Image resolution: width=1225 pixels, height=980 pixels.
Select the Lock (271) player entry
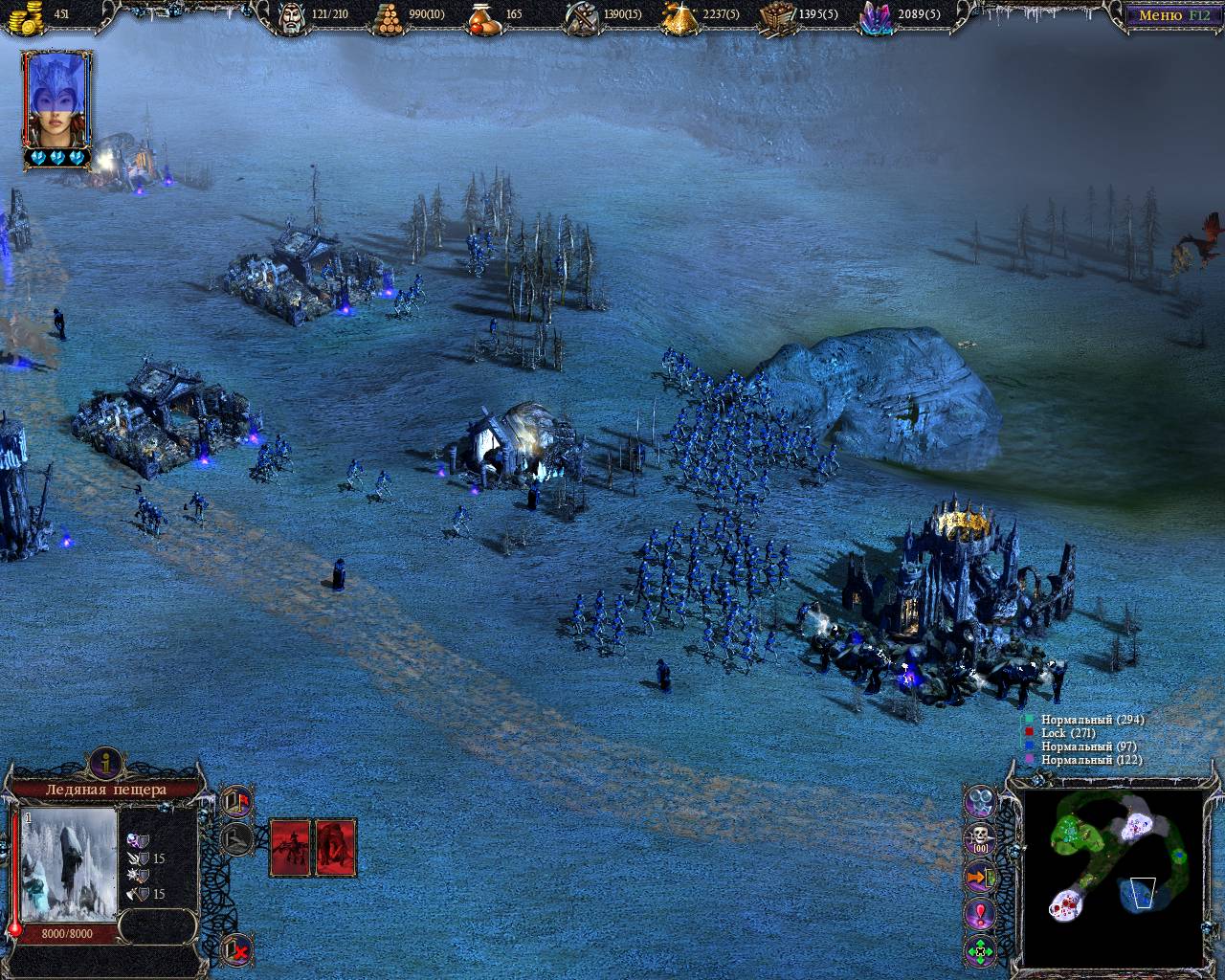1054,733
